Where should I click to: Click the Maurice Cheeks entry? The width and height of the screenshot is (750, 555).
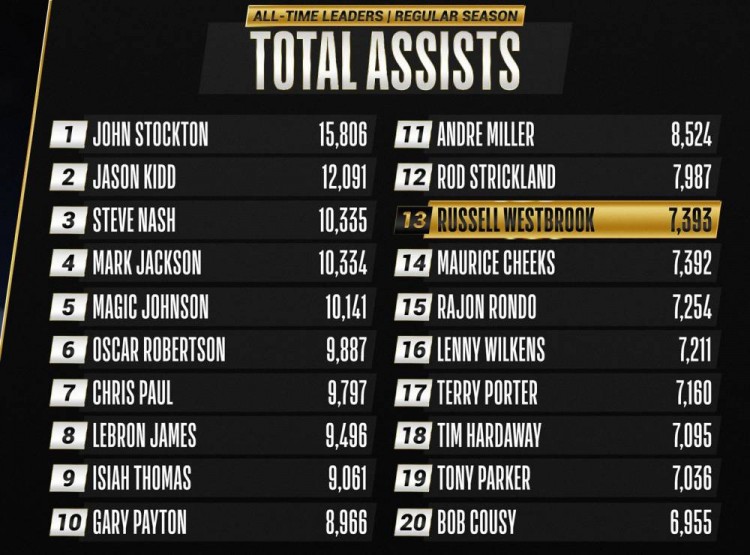point(555,263)
